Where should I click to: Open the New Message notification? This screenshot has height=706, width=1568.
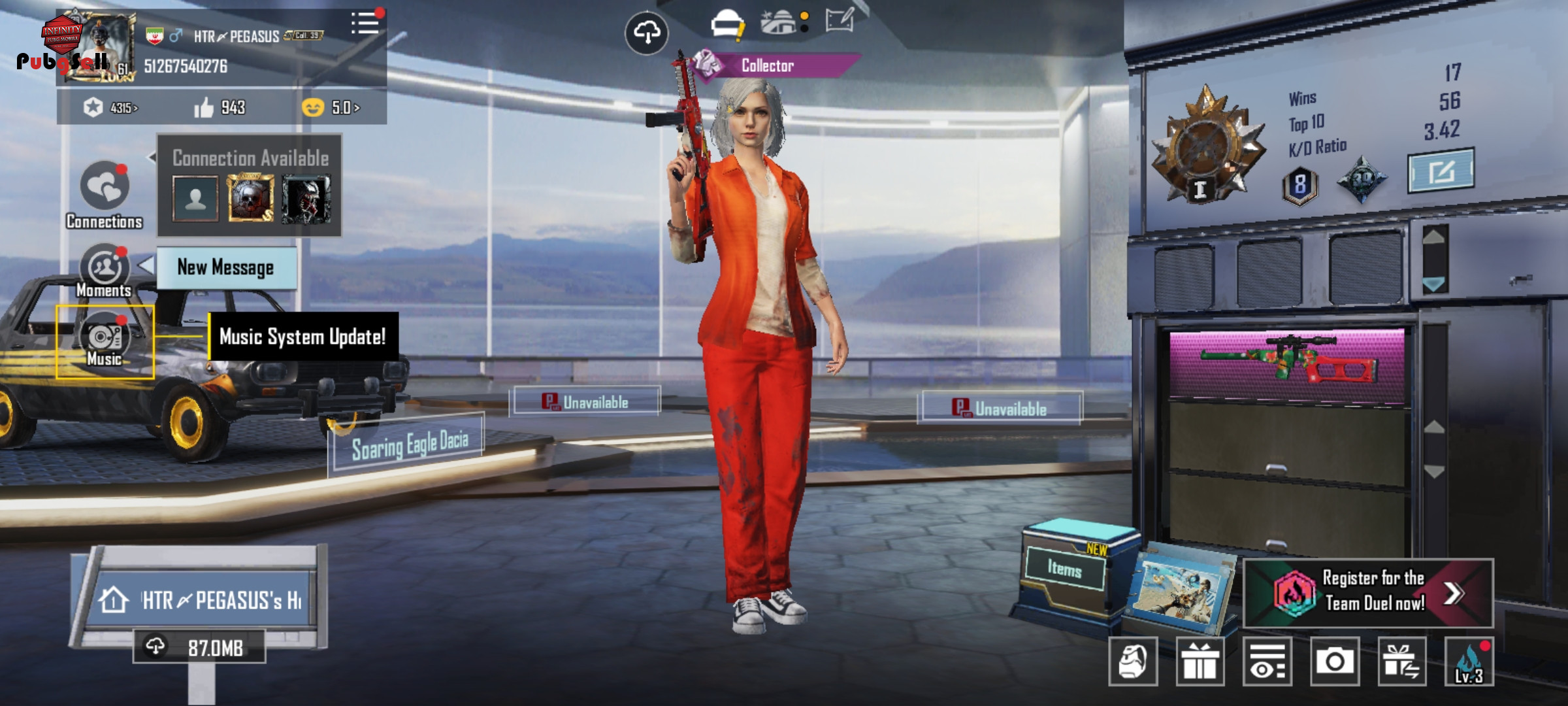(226, 267)
